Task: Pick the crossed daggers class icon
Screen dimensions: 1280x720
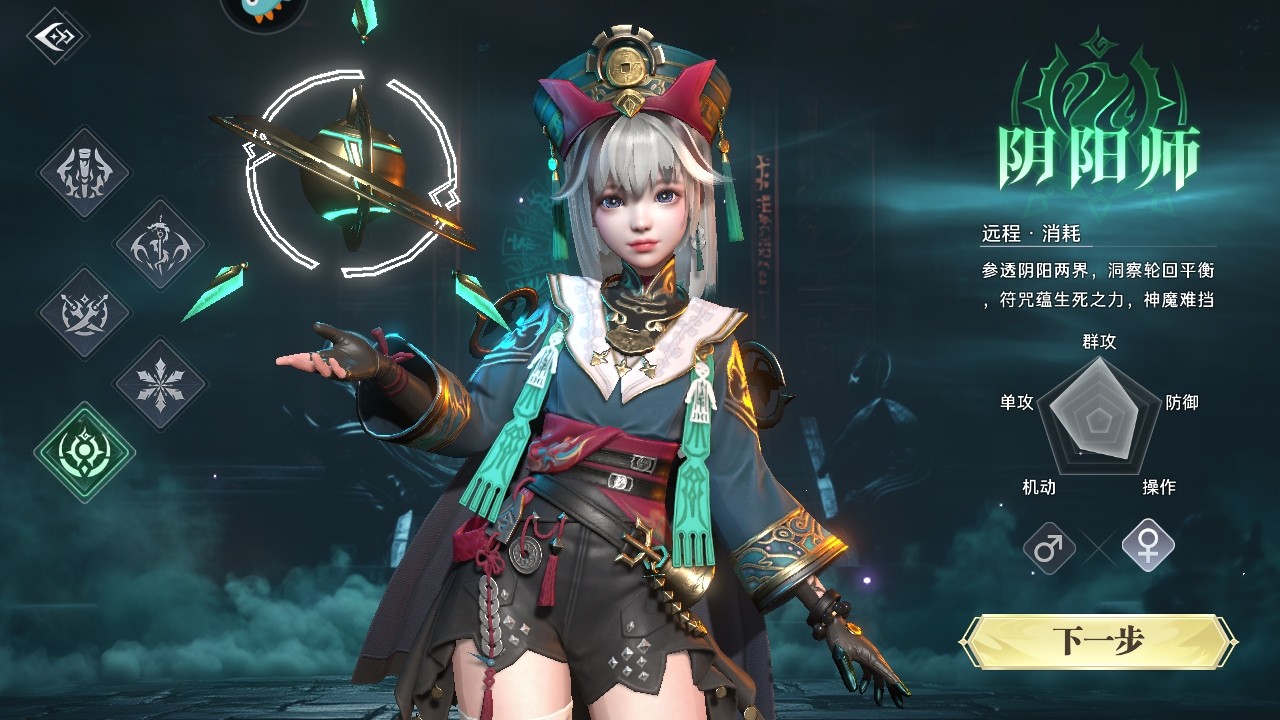Action: tap(84, 312)
